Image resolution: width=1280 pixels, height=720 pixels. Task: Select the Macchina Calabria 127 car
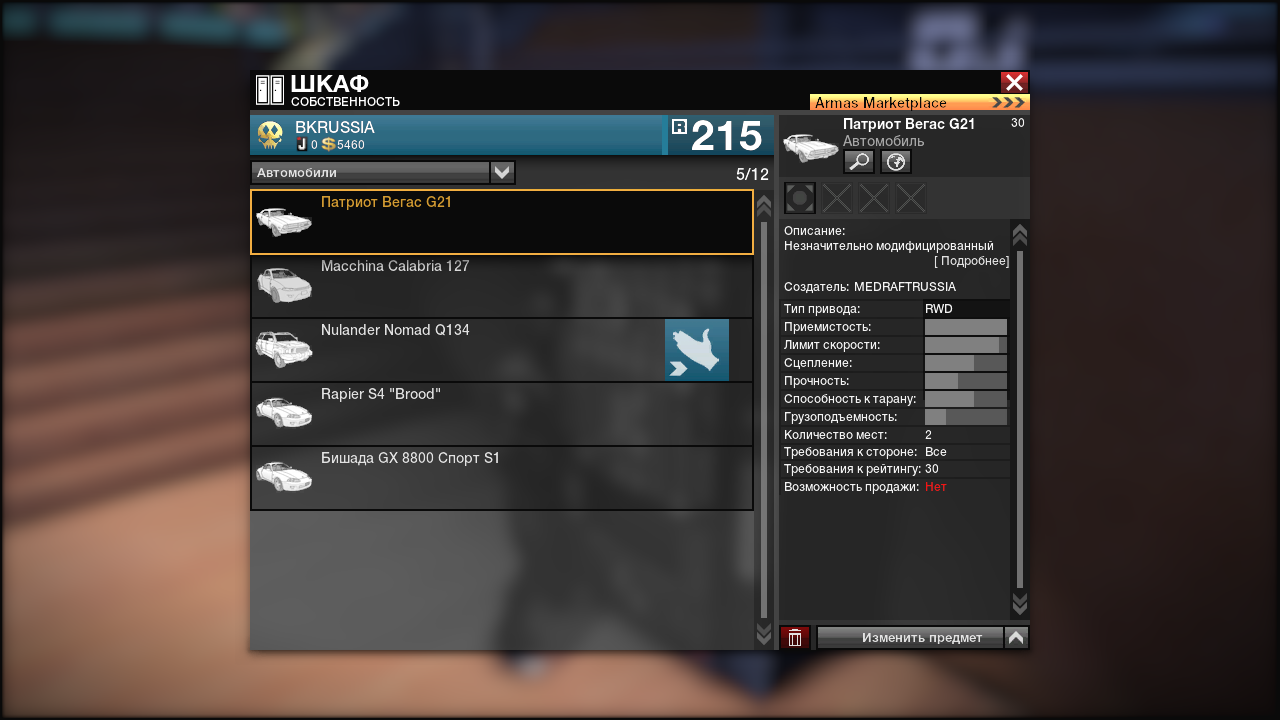coord(501,286)
